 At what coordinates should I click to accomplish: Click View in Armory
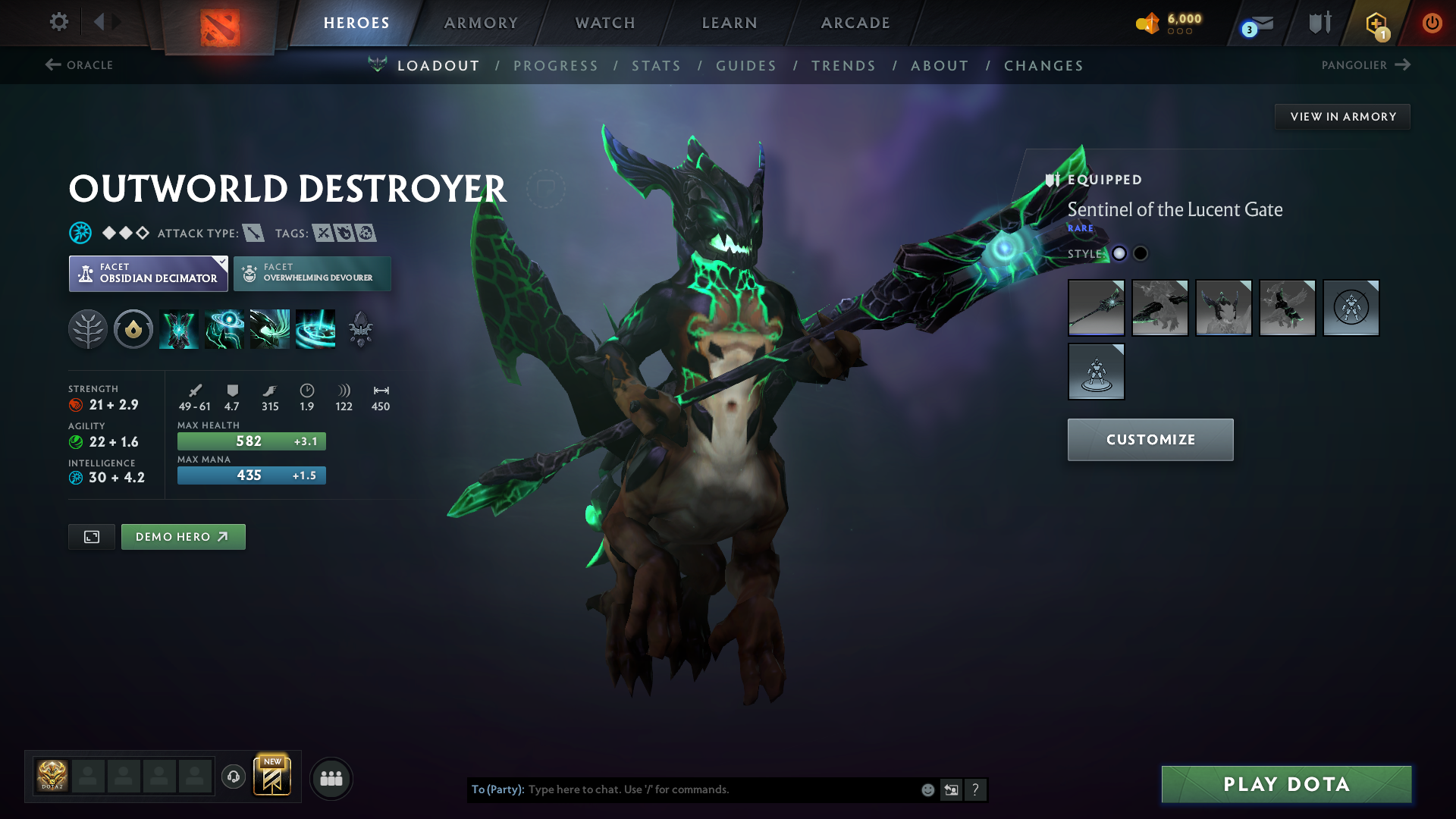coord(1342,117)
